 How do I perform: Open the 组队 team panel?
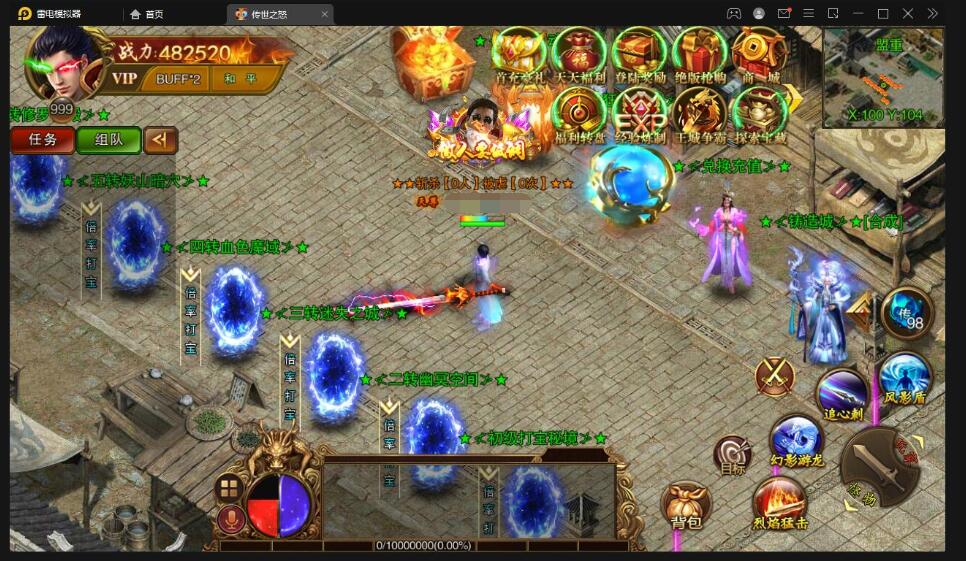click(109, 140)
